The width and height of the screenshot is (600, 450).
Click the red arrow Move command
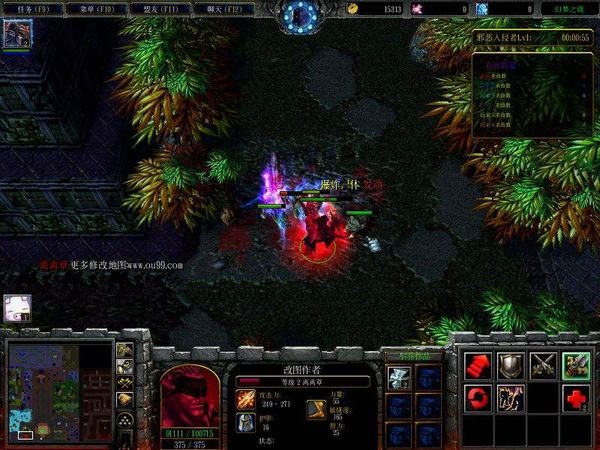pos(478,366)
